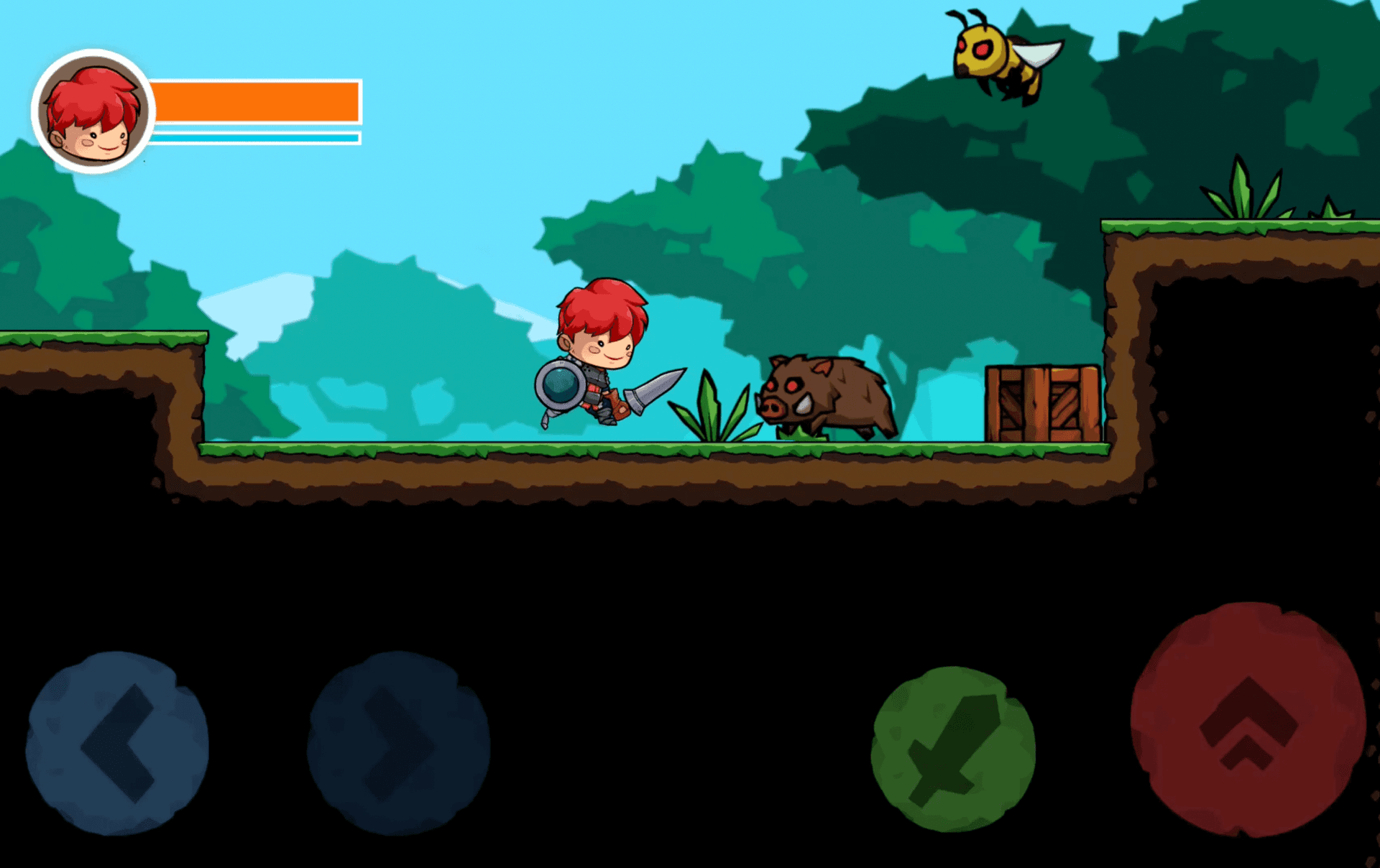
Task: Tap the red jump arrow button
Action: (x=1248, y=720)
